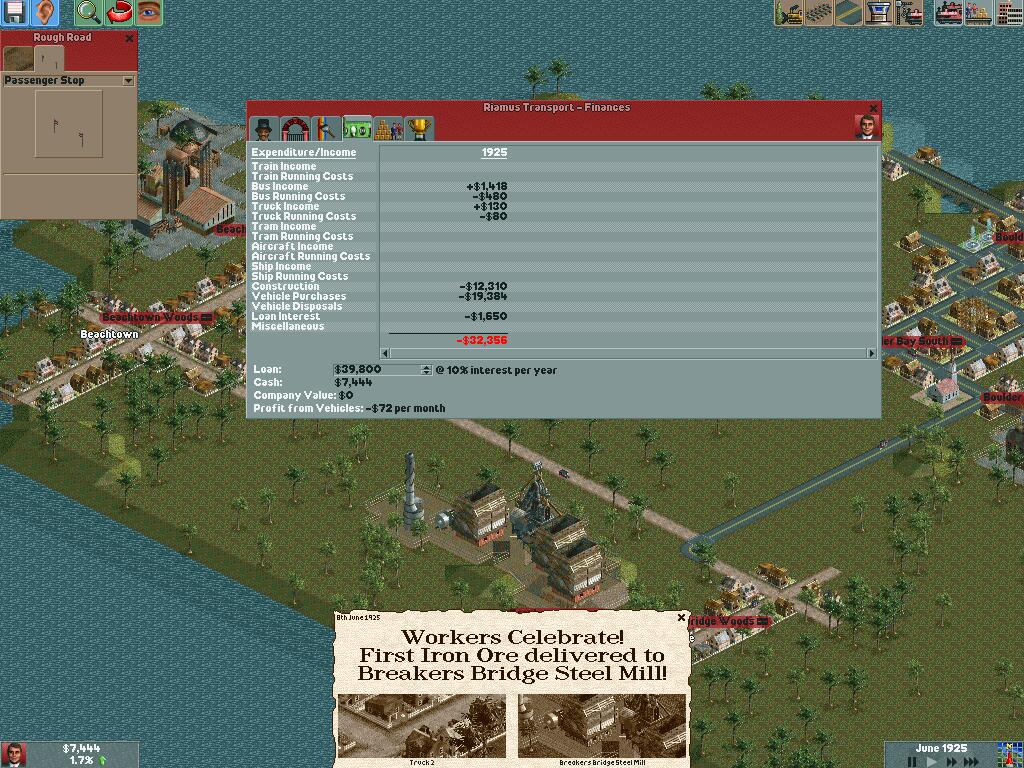
Task: Close the Rough Road construction window
Action: click(129, 38)
